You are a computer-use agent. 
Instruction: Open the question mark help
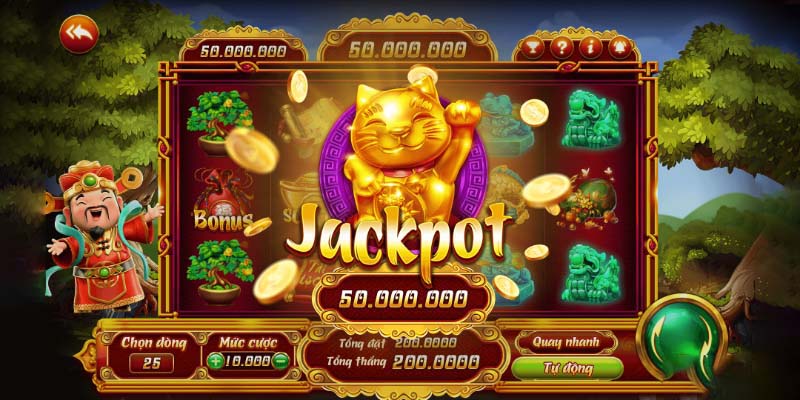[562, 47]
